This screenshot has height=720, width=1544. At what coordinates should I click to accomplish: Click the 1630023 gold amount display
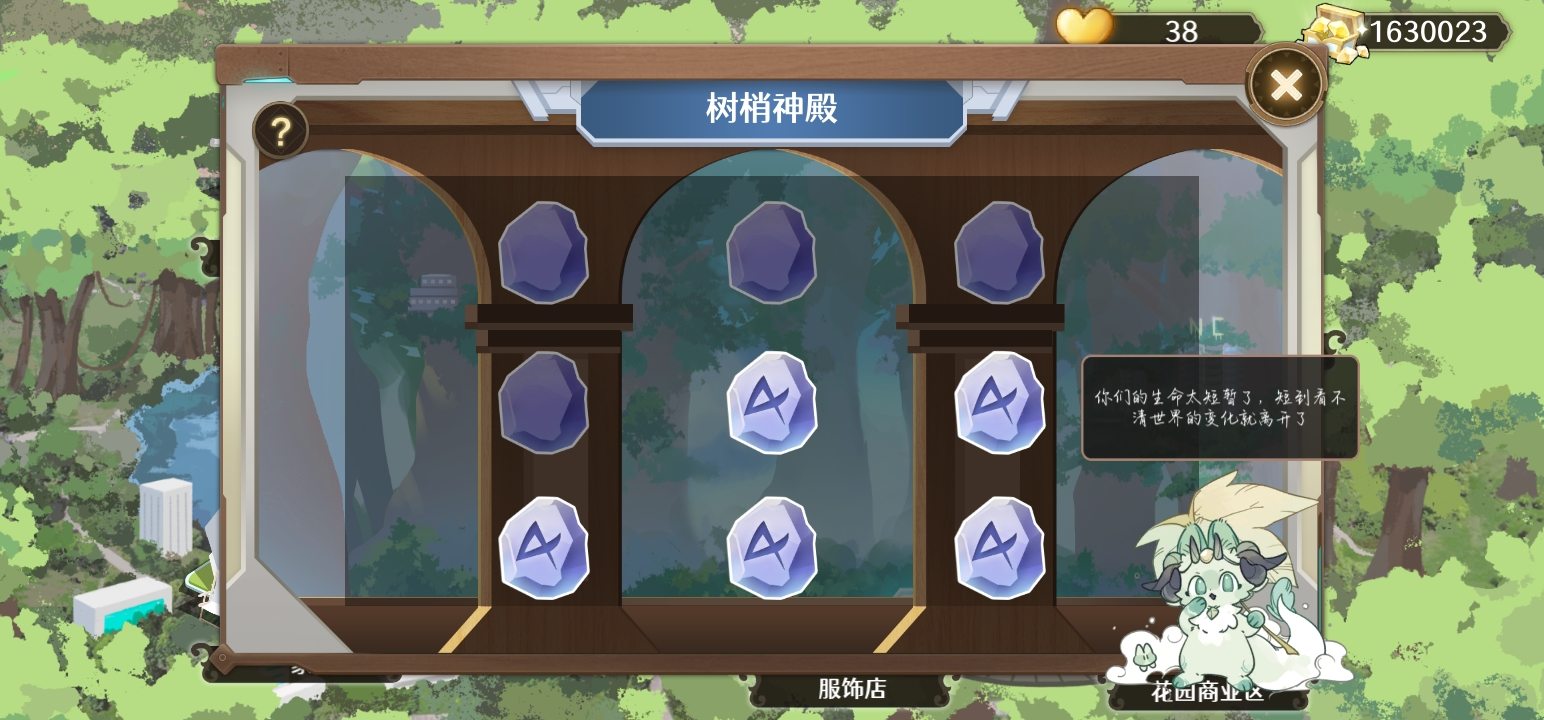1429,30
